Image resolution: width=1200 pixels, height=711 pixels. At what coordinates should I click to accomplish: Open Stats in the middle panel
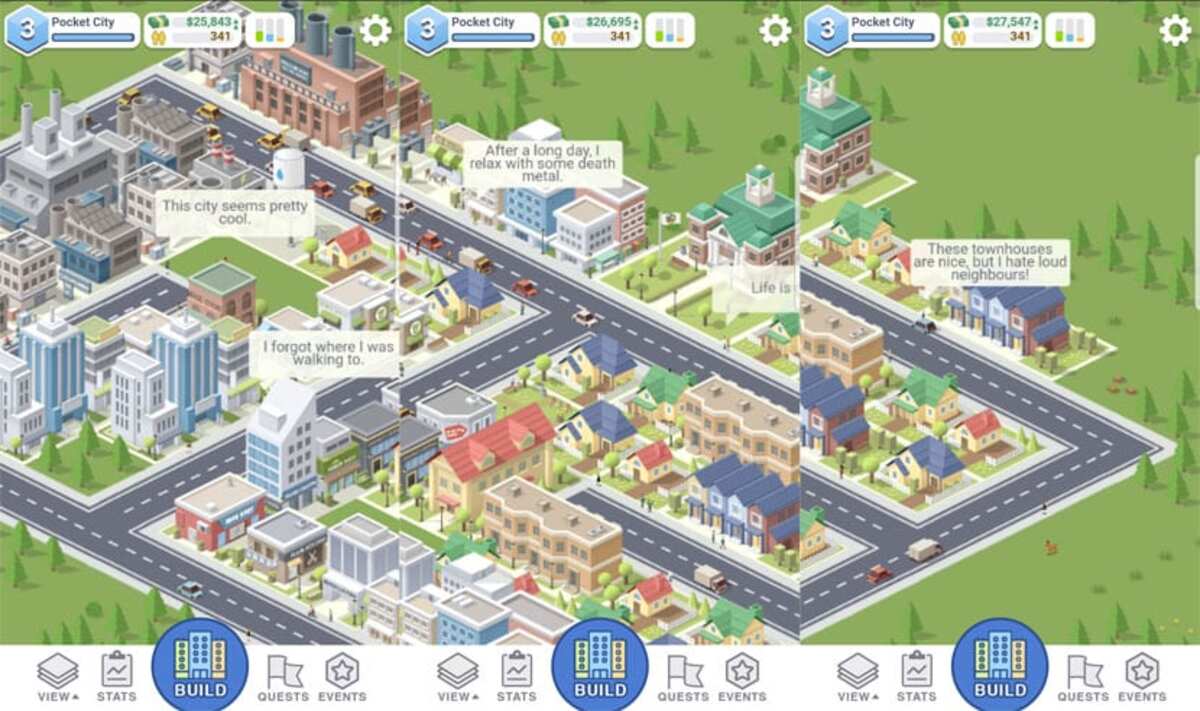[517, 676]
